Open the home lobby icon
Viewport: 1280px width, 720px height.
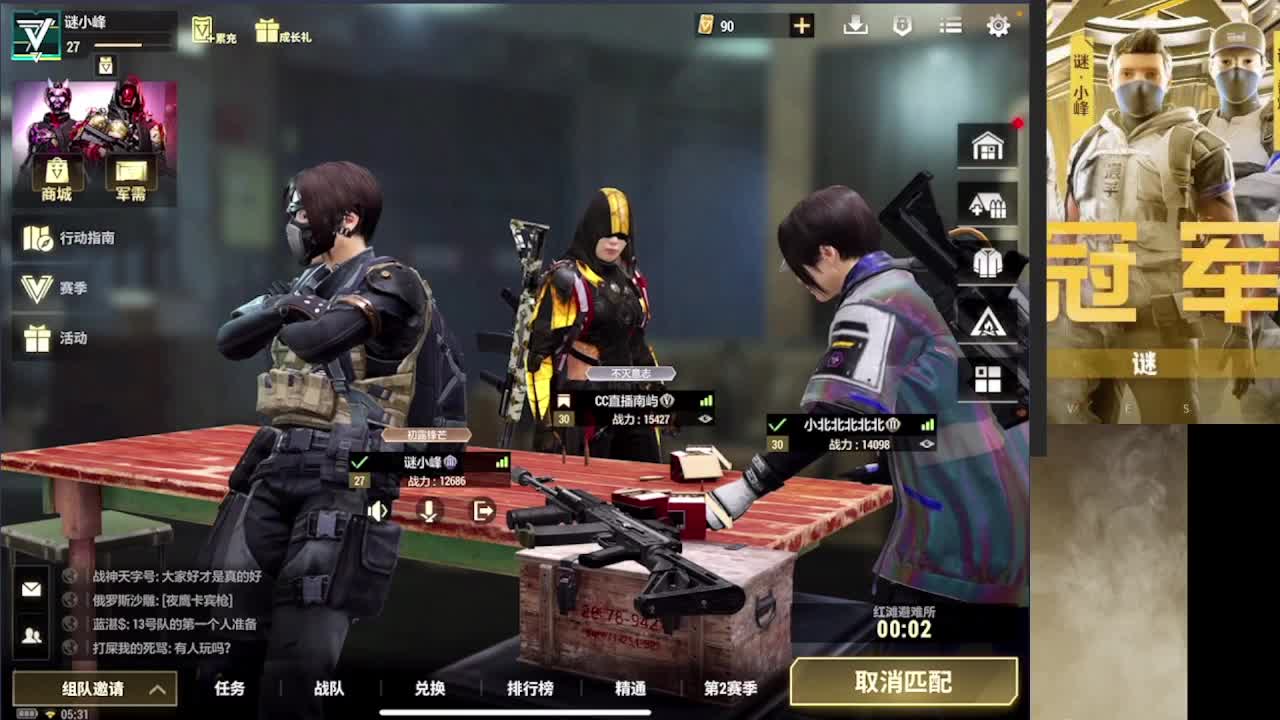pyautogui.click(x=988, y=145)
